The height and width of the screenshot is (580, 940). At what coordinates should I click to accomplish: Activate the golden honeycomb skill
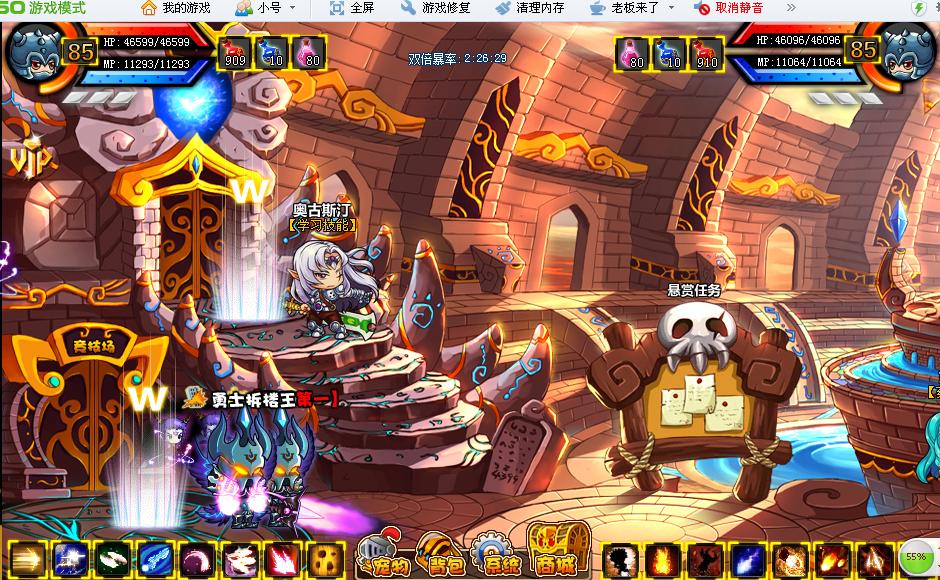[x=325, y=559]
